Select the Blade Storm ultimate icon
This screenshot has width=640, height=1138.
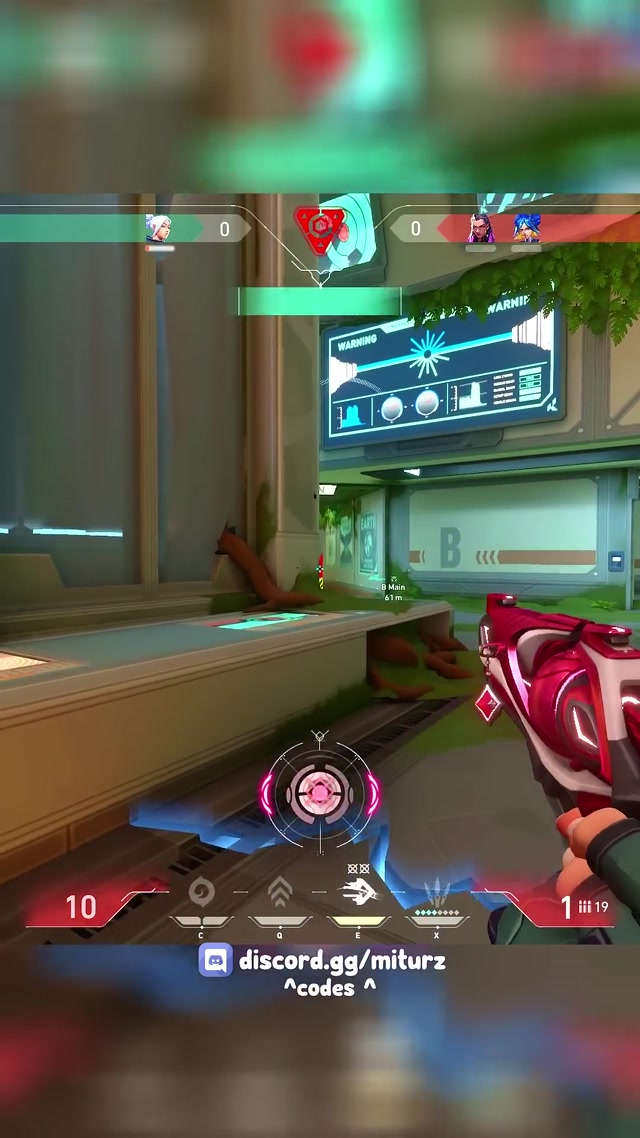pyautogui.click(x=436, y=890)
